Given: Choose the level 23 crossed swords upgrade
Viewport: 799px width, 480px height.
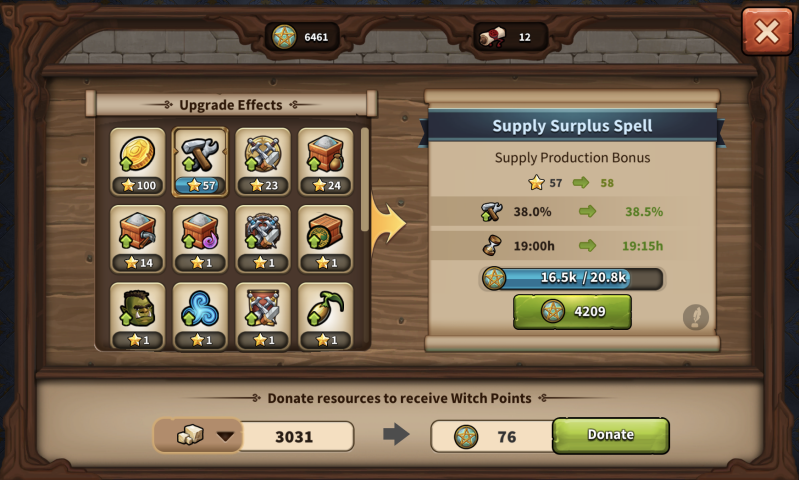Looking at the screenshot, I should 263,160.
